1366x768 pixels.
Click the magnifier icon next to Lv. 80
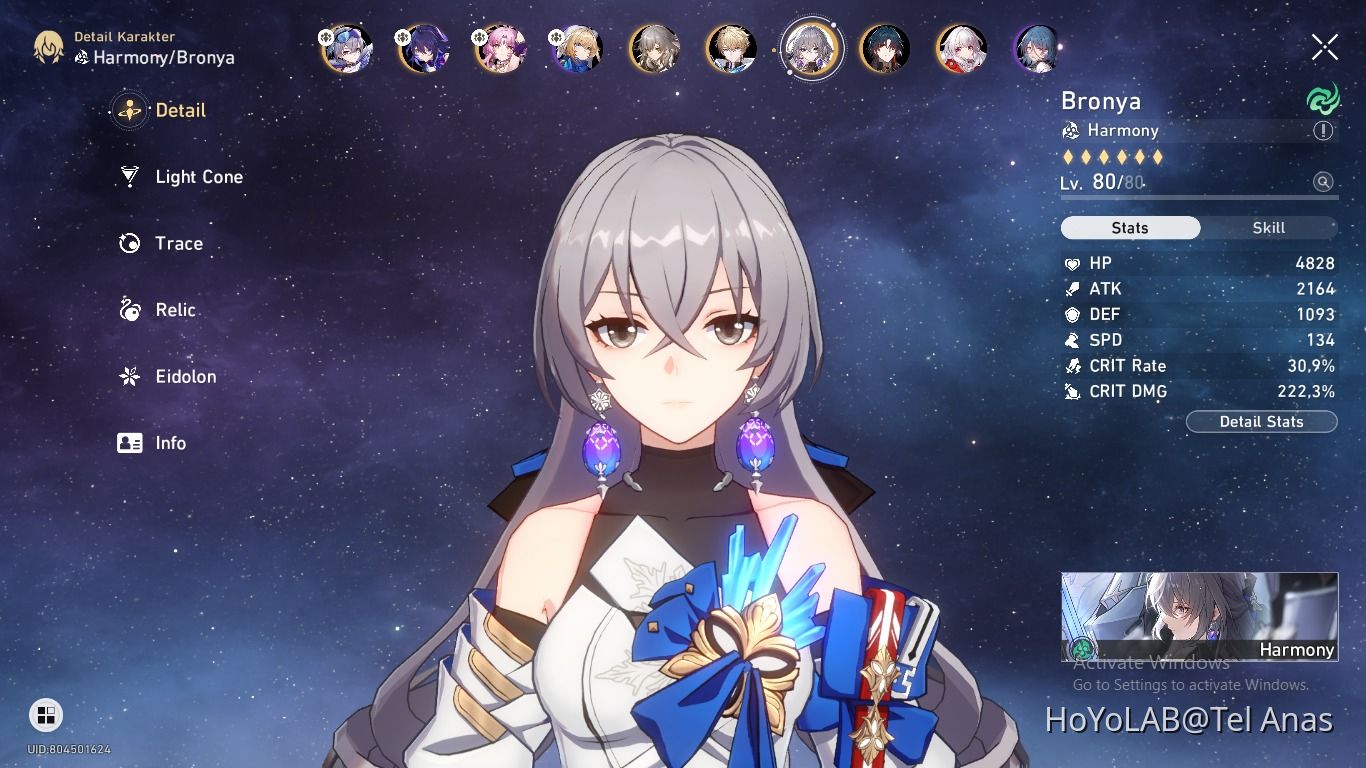(1322, 182)
